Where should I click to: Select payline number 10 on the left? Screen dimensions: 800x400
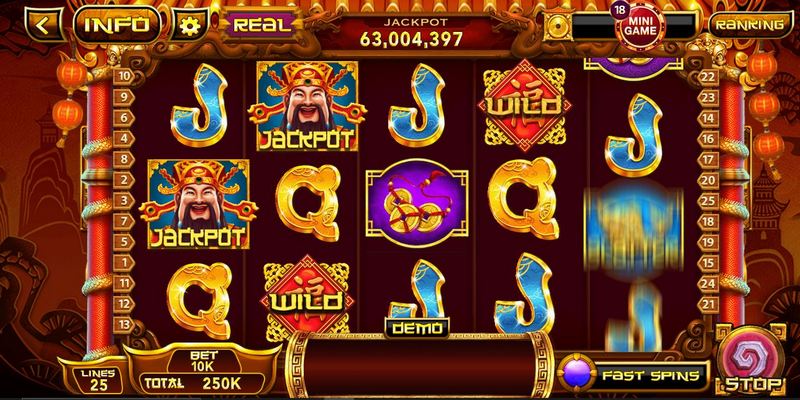point(124,75)
